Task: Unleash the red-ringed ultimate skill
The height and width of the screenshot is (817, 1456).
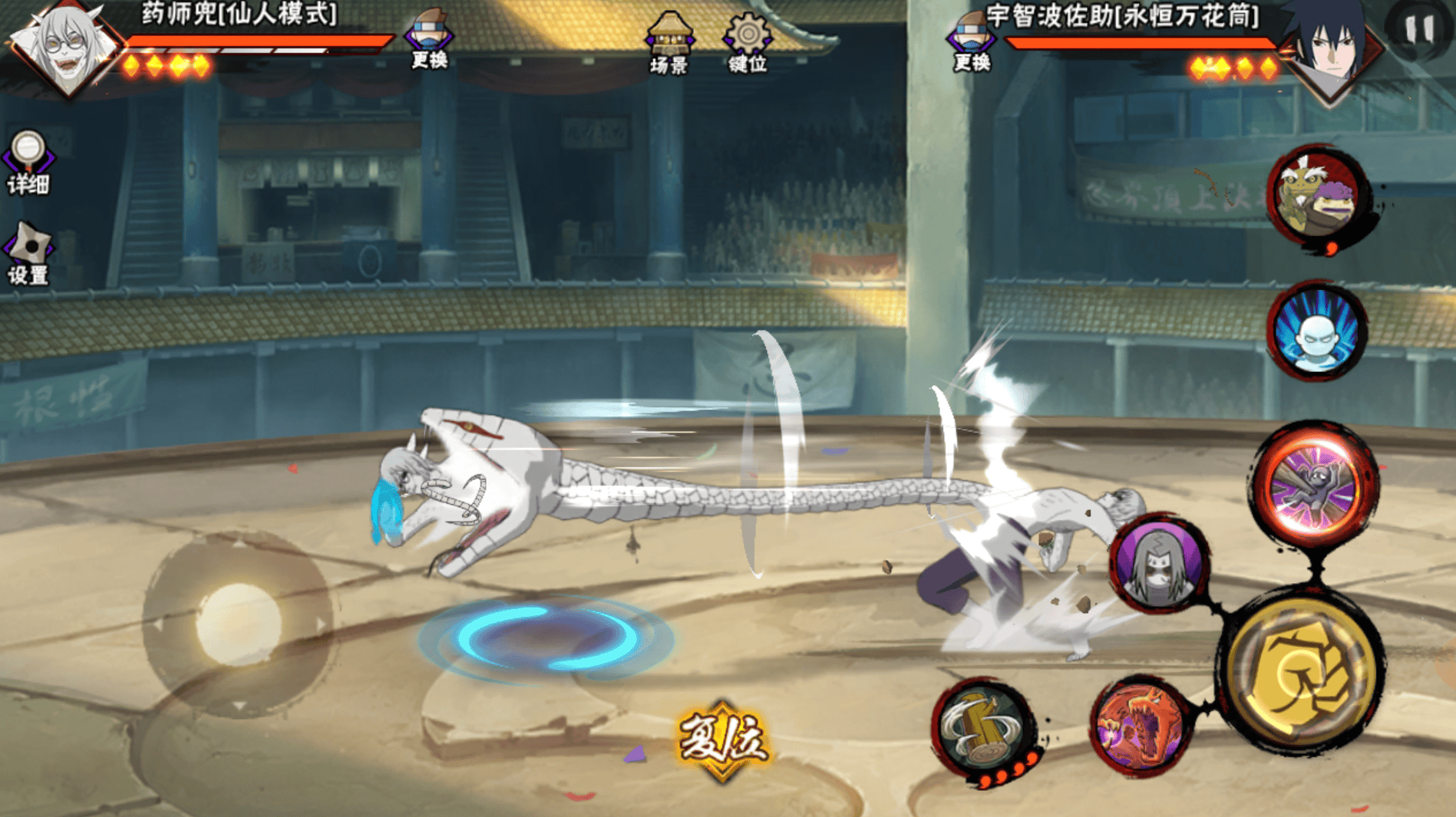Action: click(1316, 483)
